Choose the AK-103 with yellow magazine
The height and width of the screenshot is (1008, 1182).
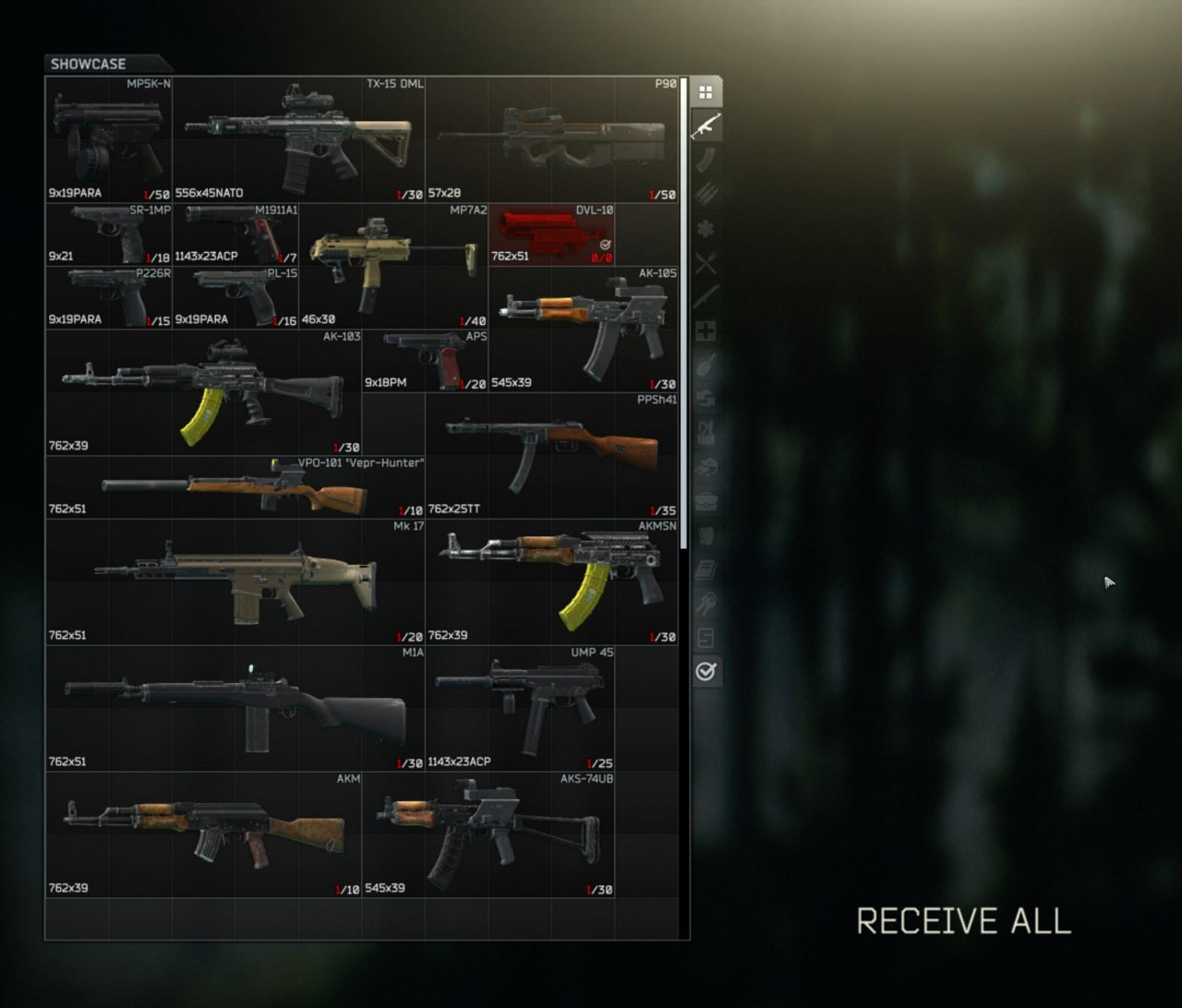[x=203, y=392]
